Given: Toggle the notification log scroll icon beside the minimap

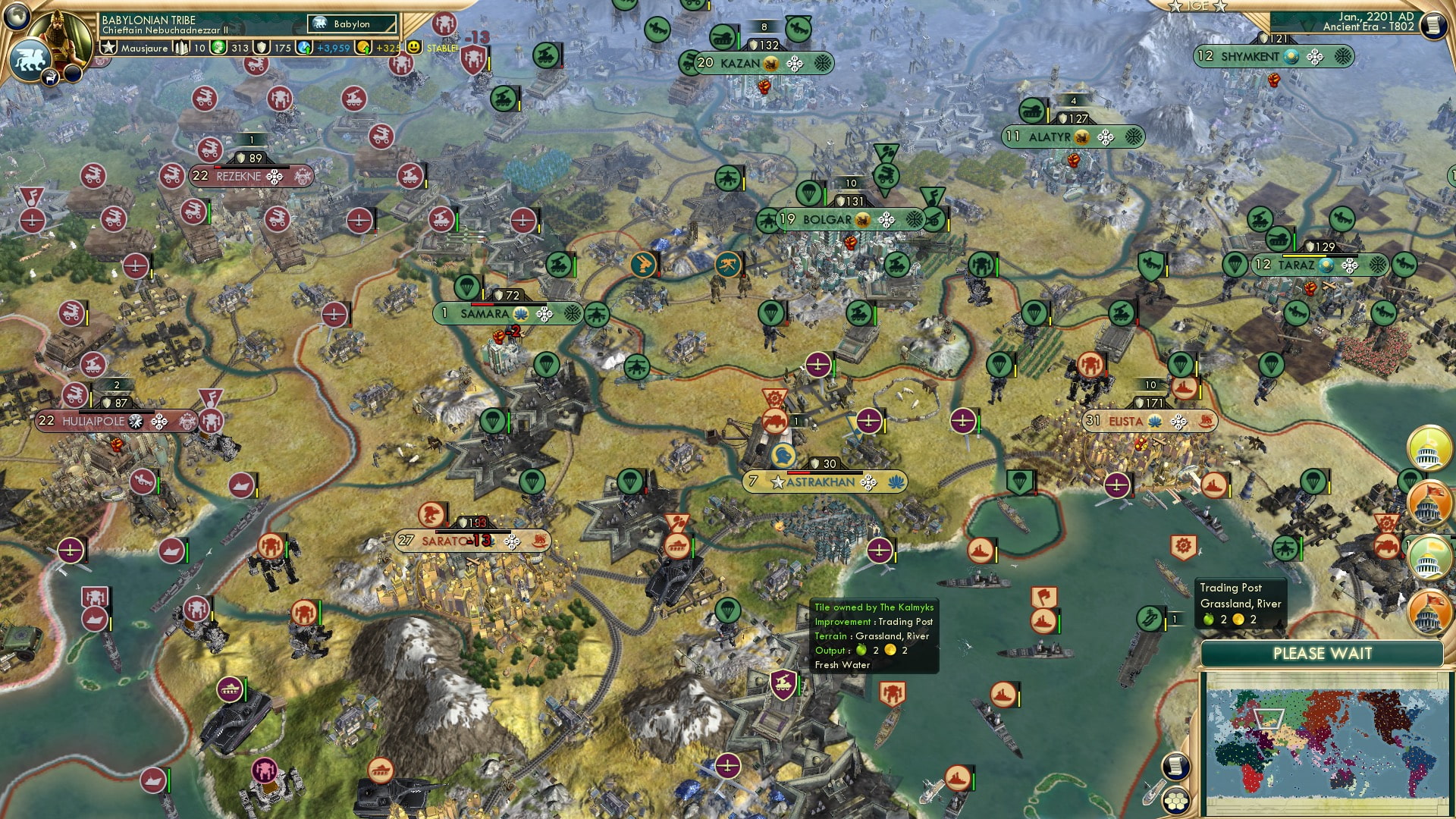Looking at the screenshot, I should coord(1176,766).
